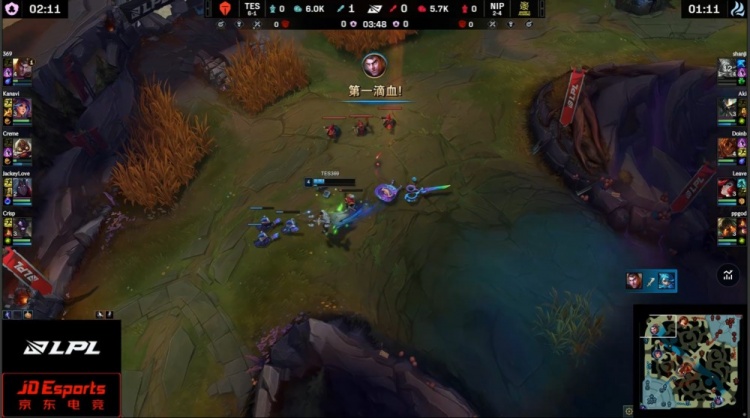Open the stats graph button
The height and width of the screenshot is (418, 750).
click(727, 275)
